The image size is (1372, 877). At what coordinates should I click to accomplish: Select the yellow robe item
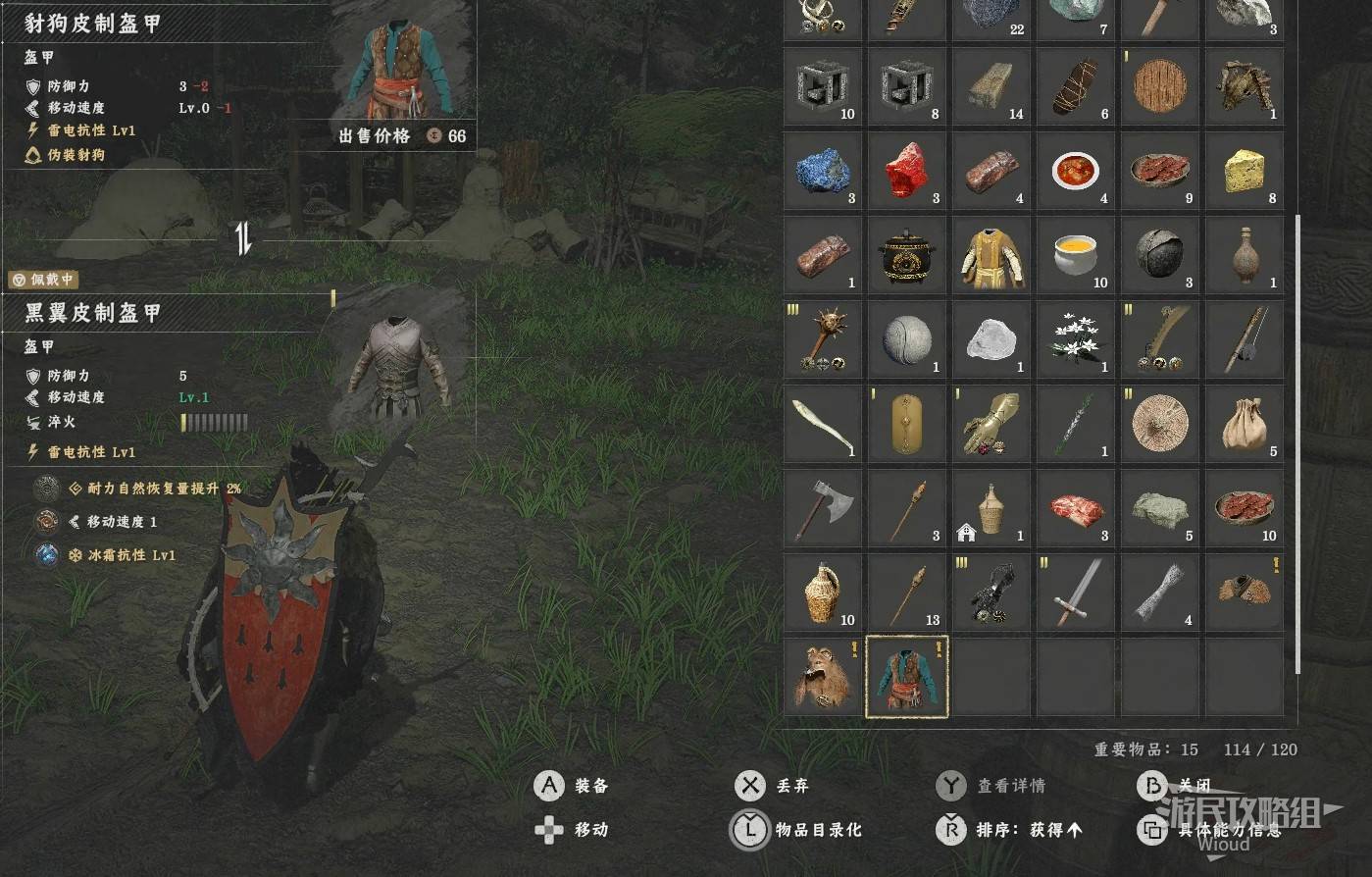tap(991, 255)
